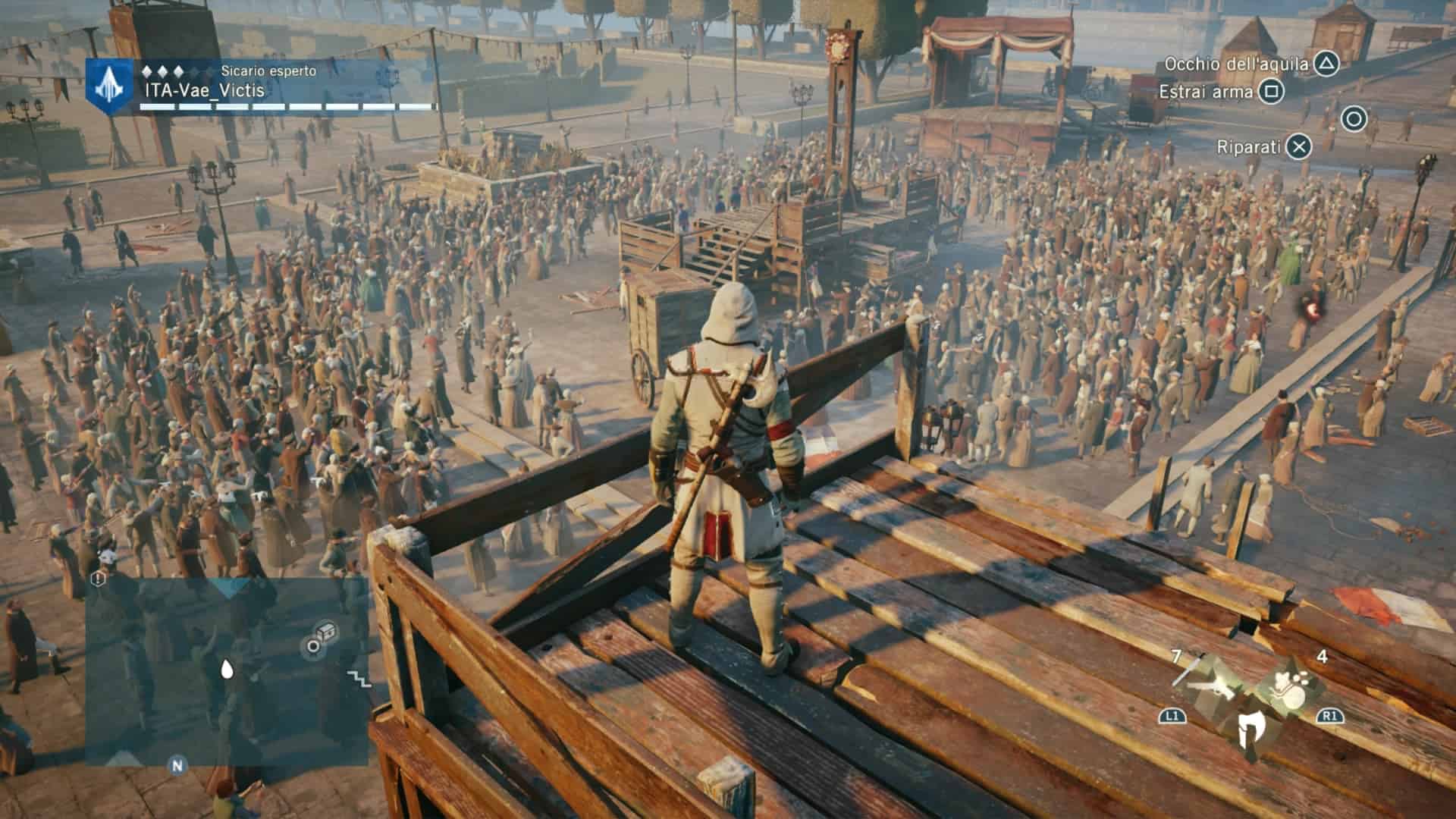Open the minimap

pyautogui.click(x=227, y=671)
